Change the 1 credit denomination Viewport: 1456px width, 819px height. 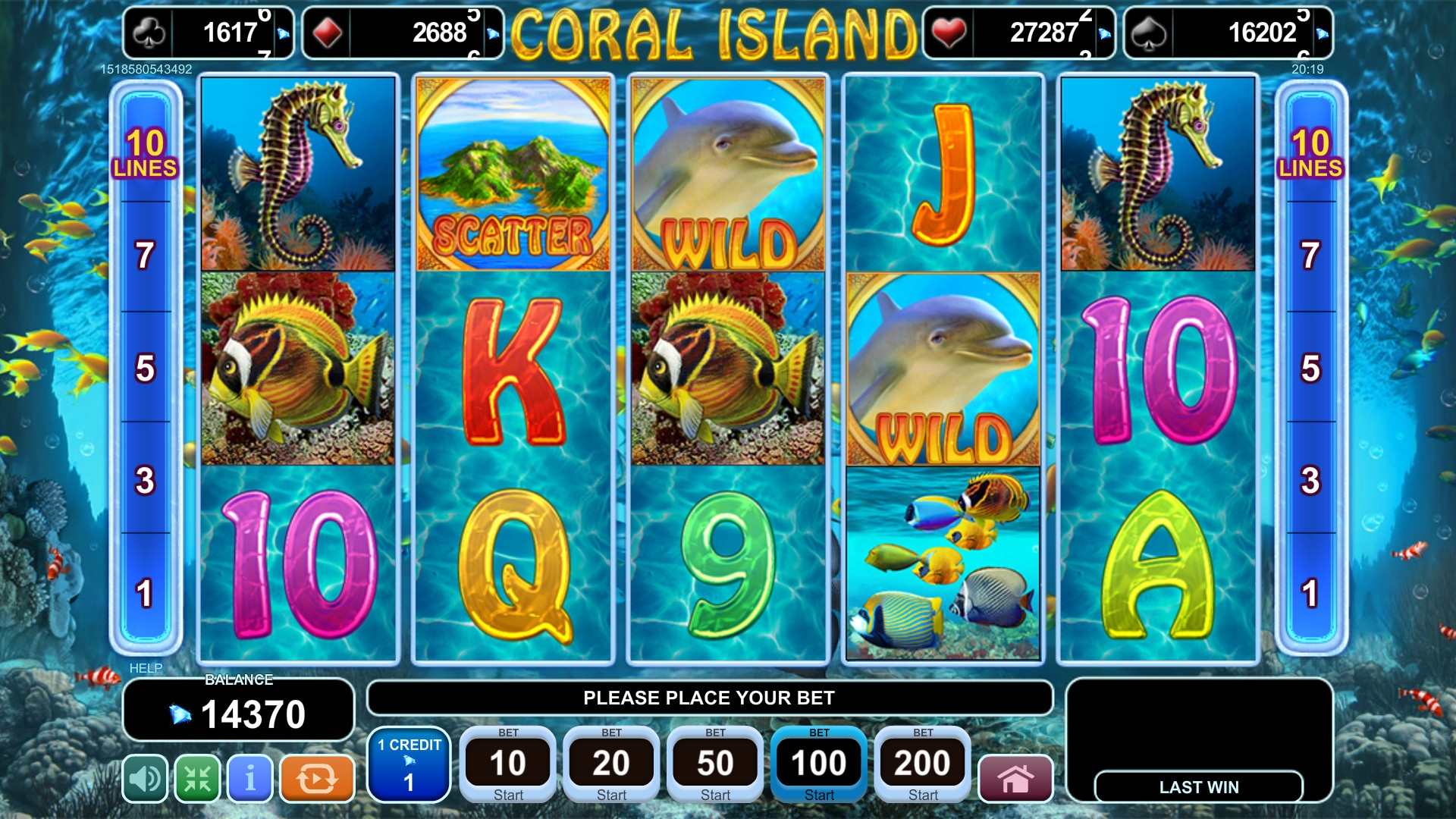tap(409, 764)
